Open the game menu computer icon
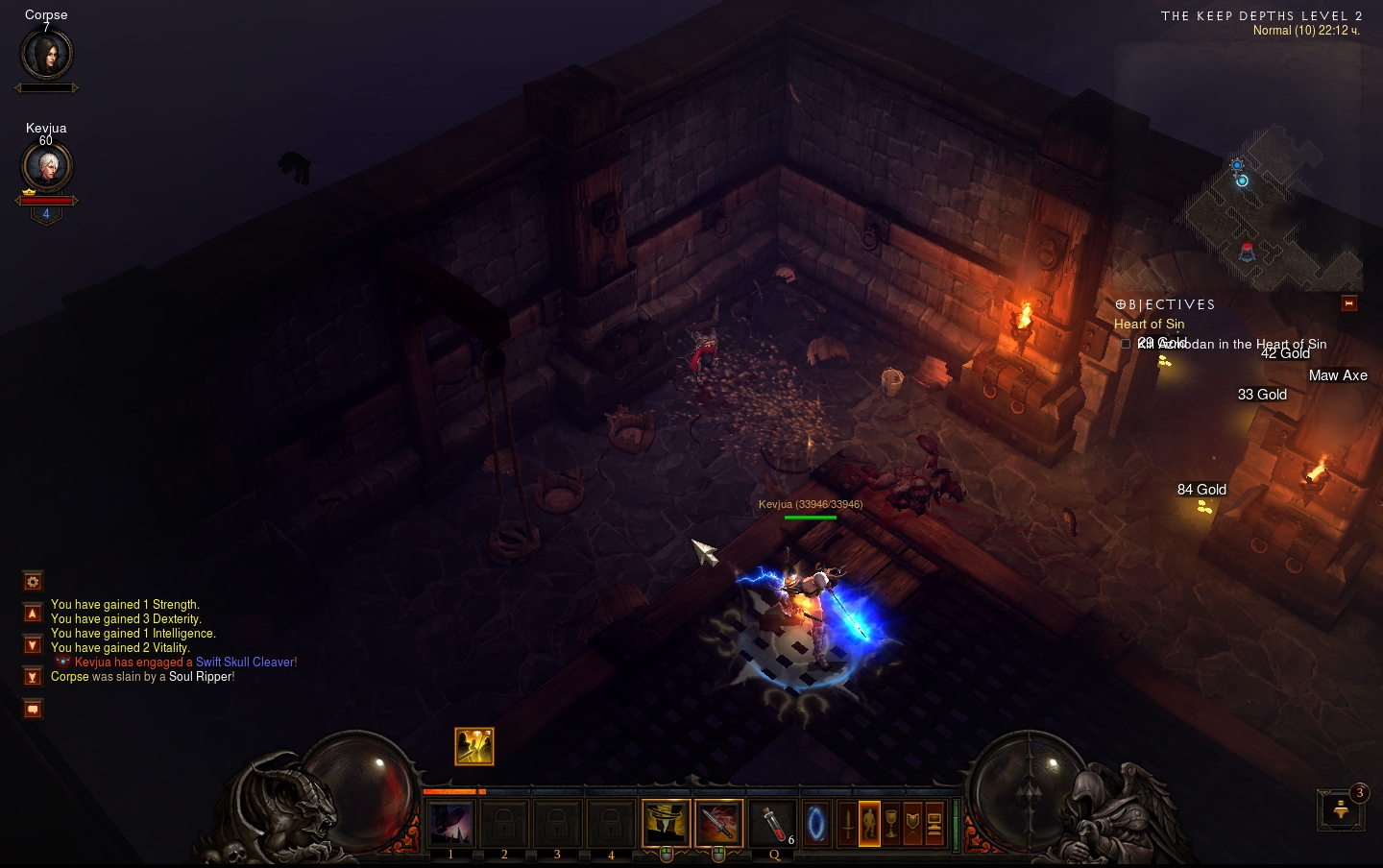 (934, 824)
